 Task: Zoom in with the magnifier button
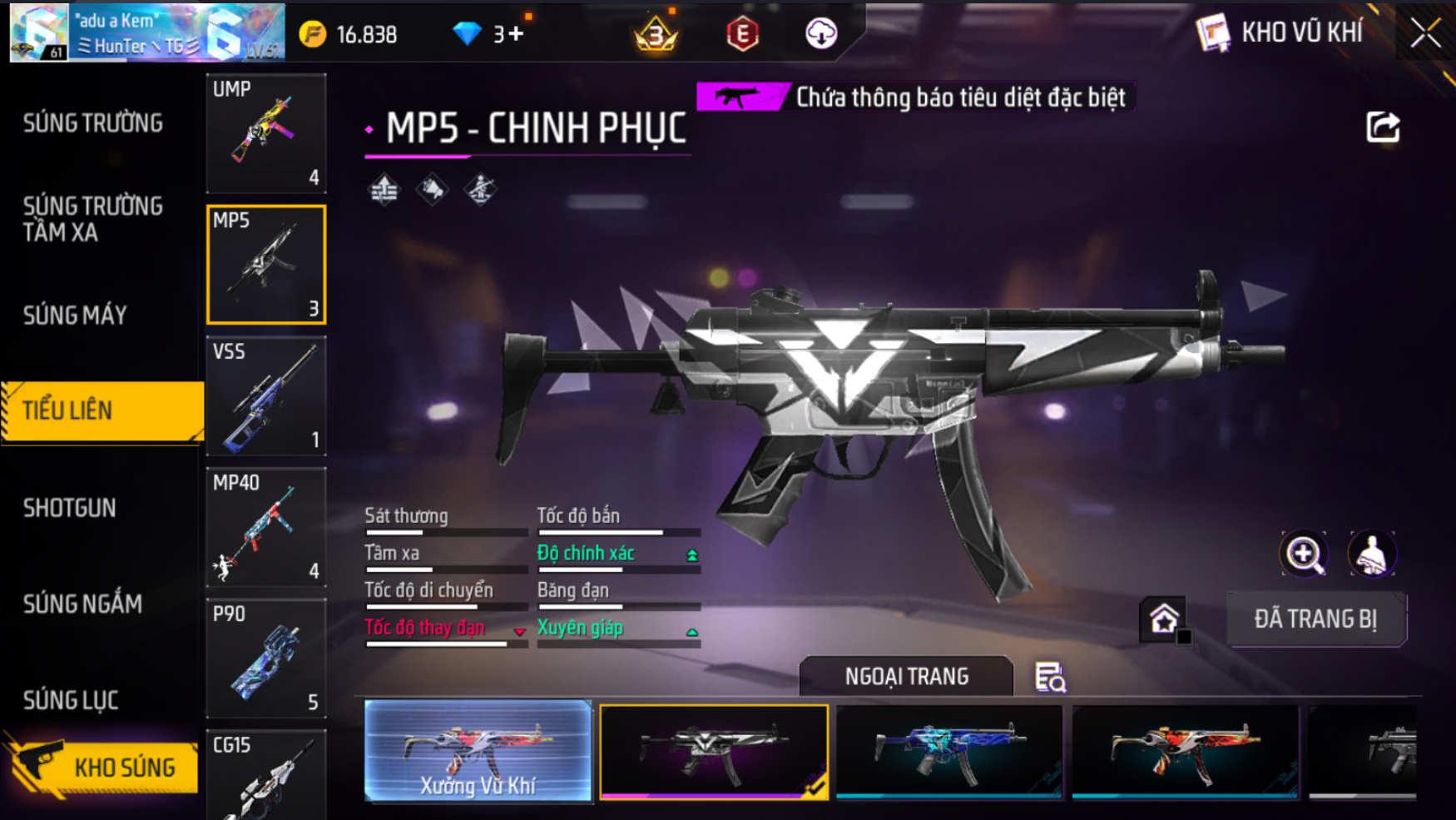point(1304,554)
